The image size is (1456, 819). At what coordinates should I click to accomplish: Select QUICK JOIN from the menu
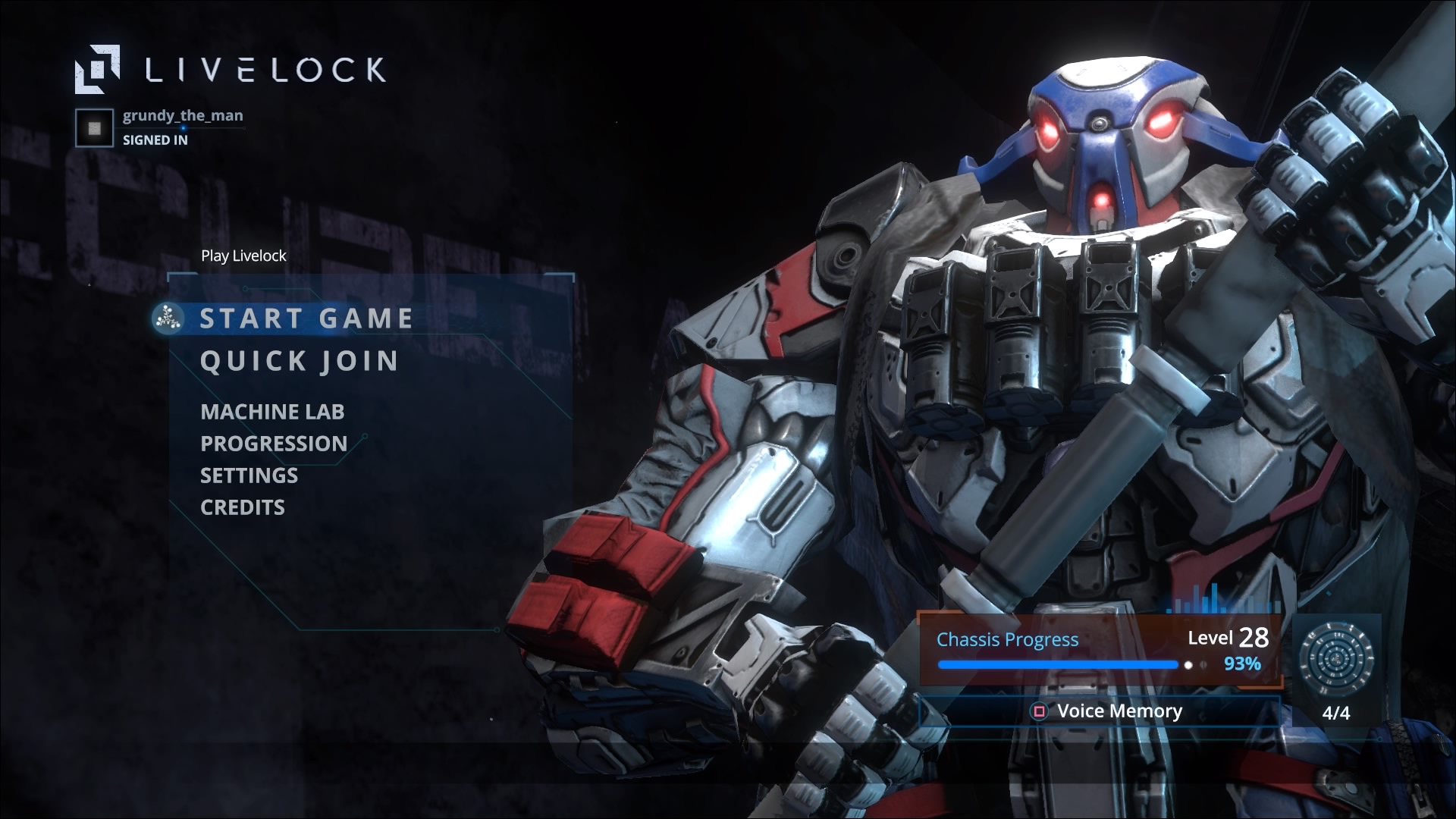[299, 362]
